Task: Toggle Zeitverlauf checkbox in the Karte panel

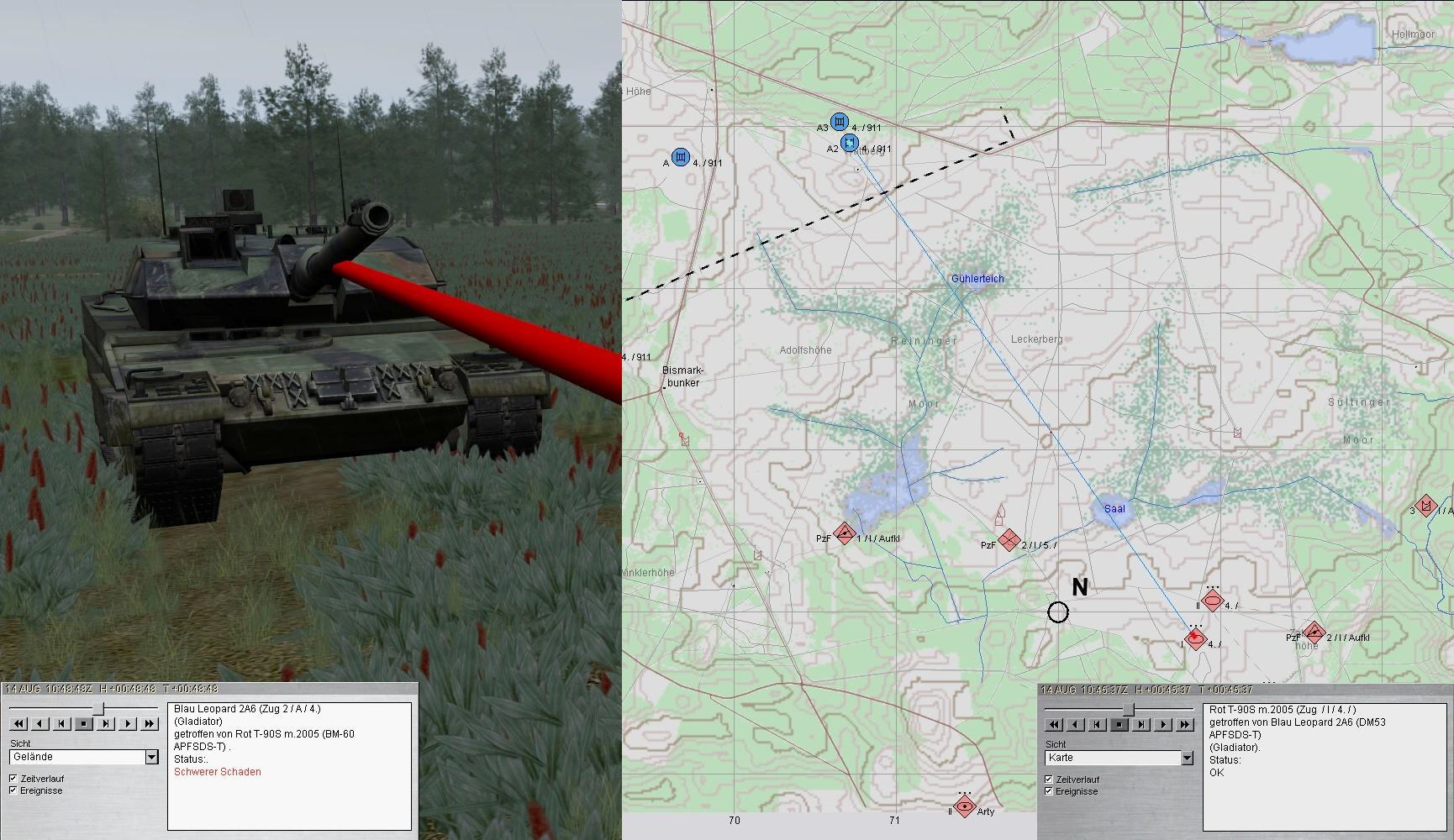Action: pos(1048,780)
